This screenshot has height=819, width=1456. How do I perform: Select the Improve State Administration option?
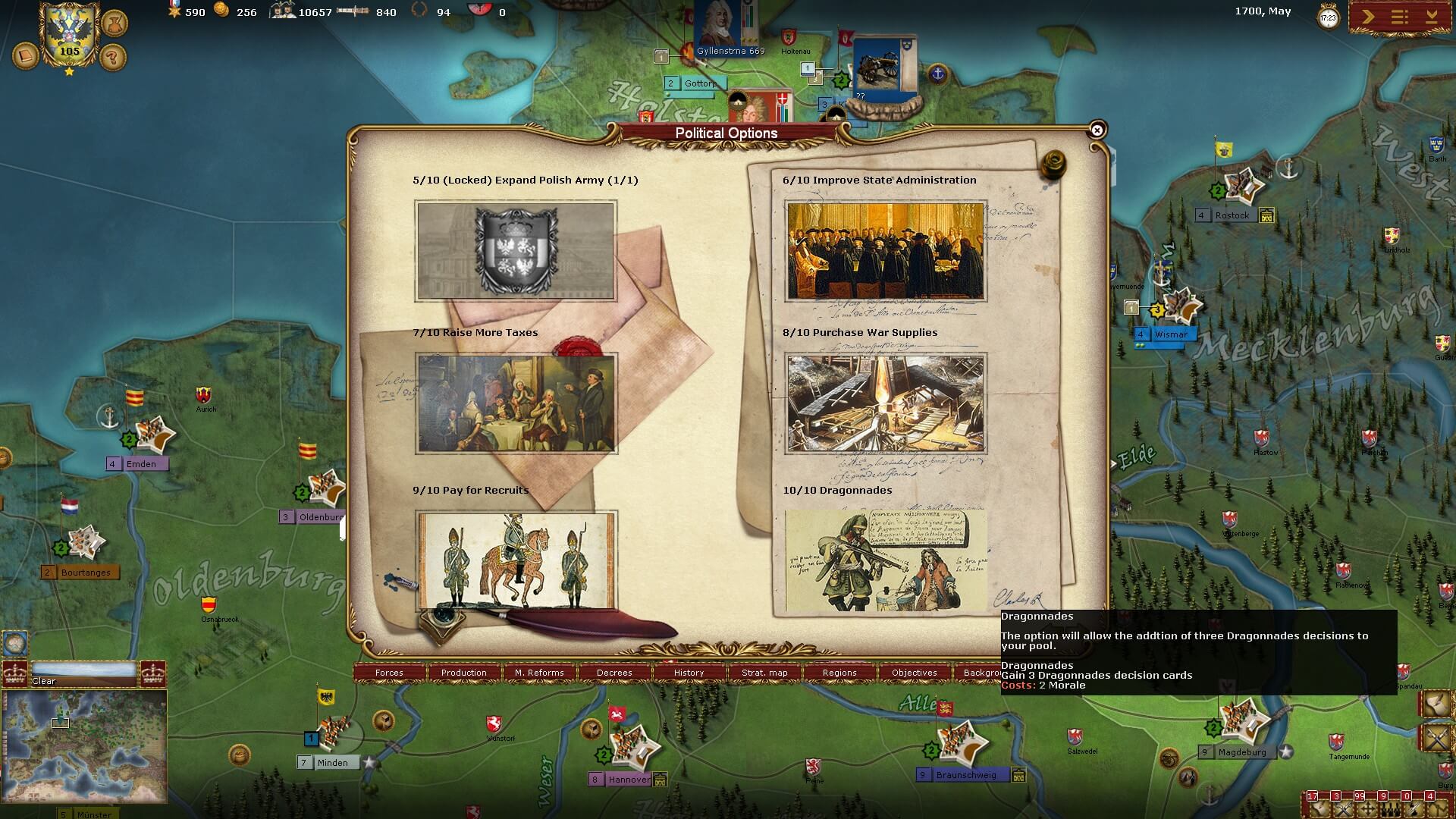click(x=885, y=251)
